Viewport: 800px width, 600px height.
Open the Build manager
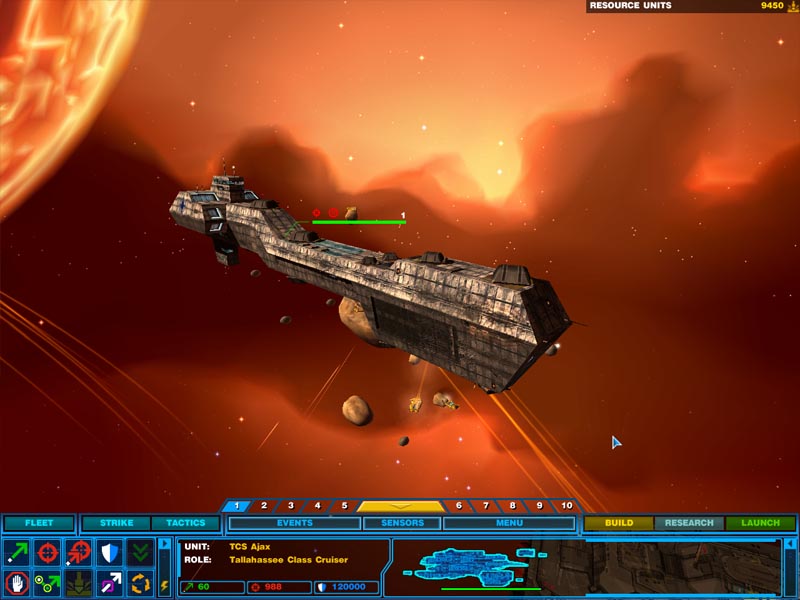pyautogui.click(x=619, y=523)
